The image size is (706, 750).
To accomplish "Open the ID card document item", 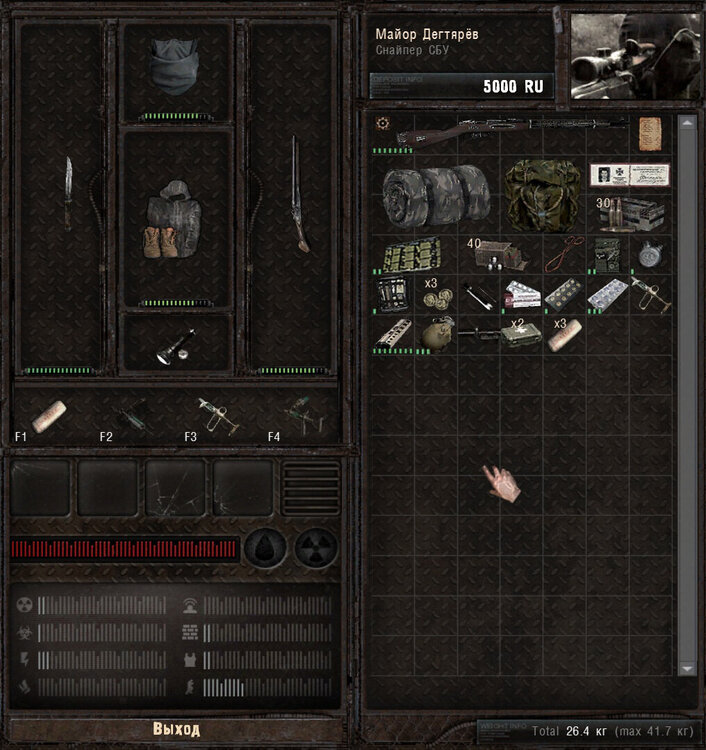I will tap(628, 175).
